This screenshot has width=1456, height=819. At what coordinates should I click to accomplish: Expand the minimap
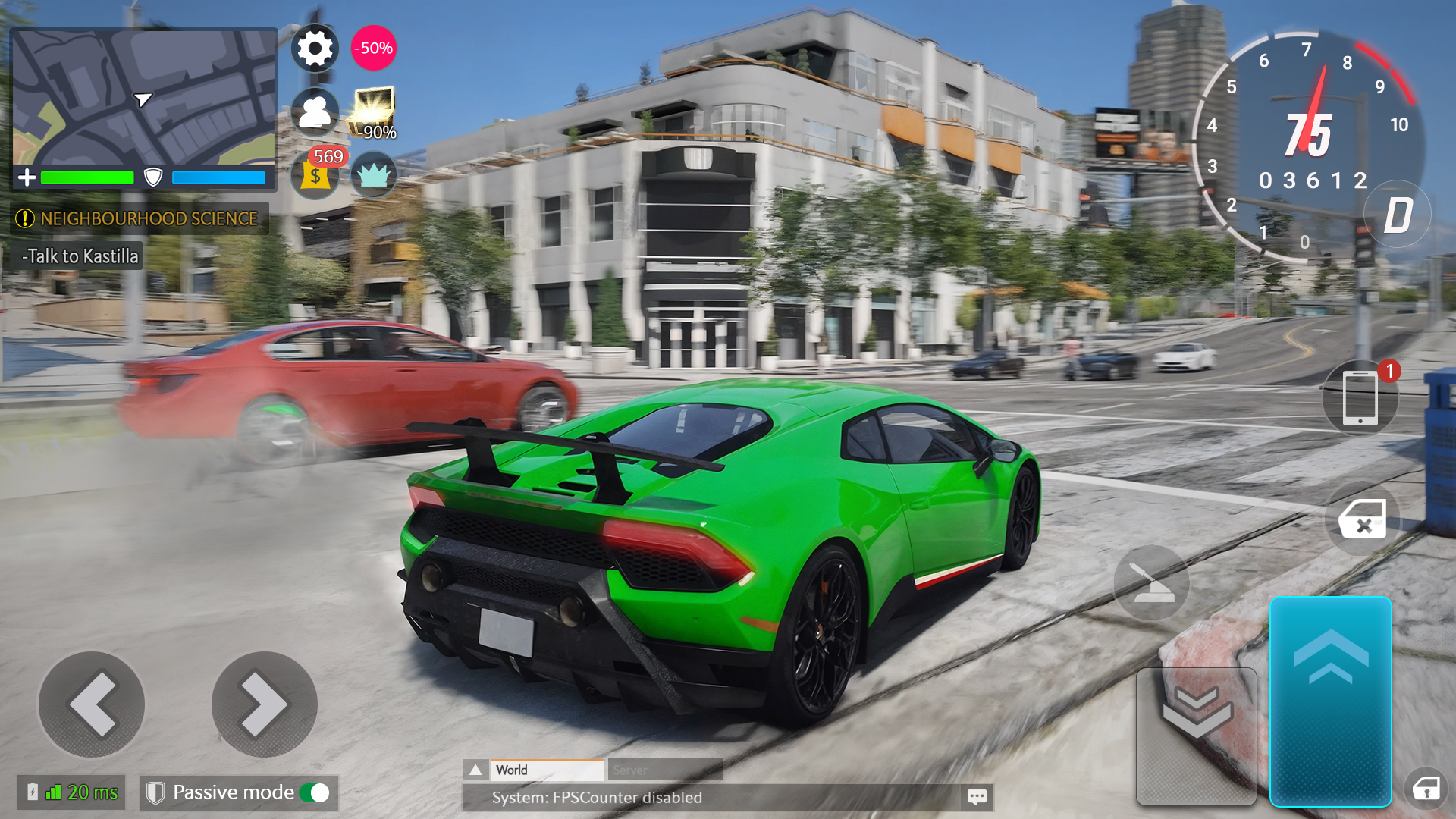pyautogui.click(x=144, y=97)
